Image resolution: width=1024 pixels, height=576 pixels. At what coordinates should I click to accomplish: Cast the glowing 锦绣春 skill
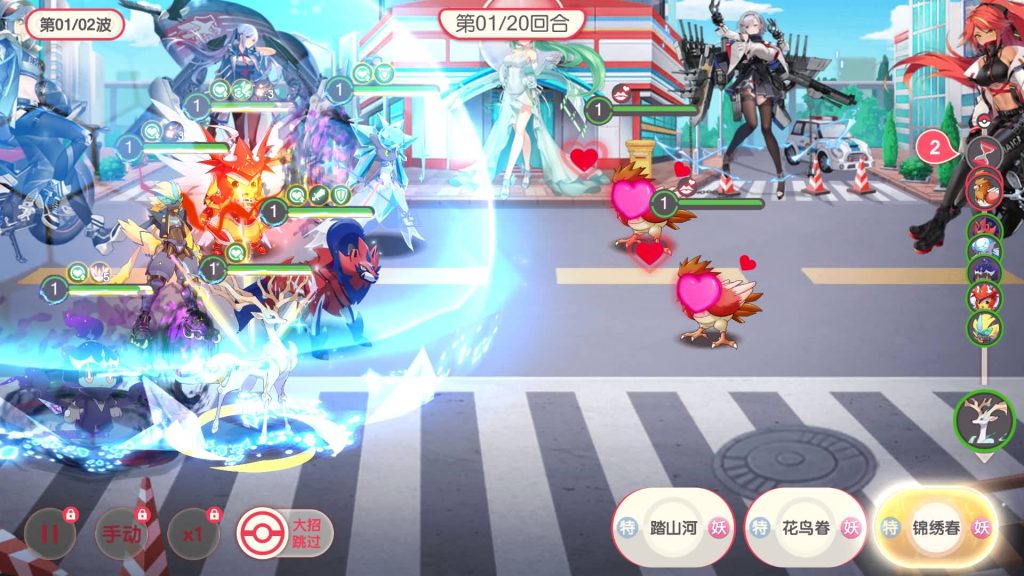pos(935,528)
